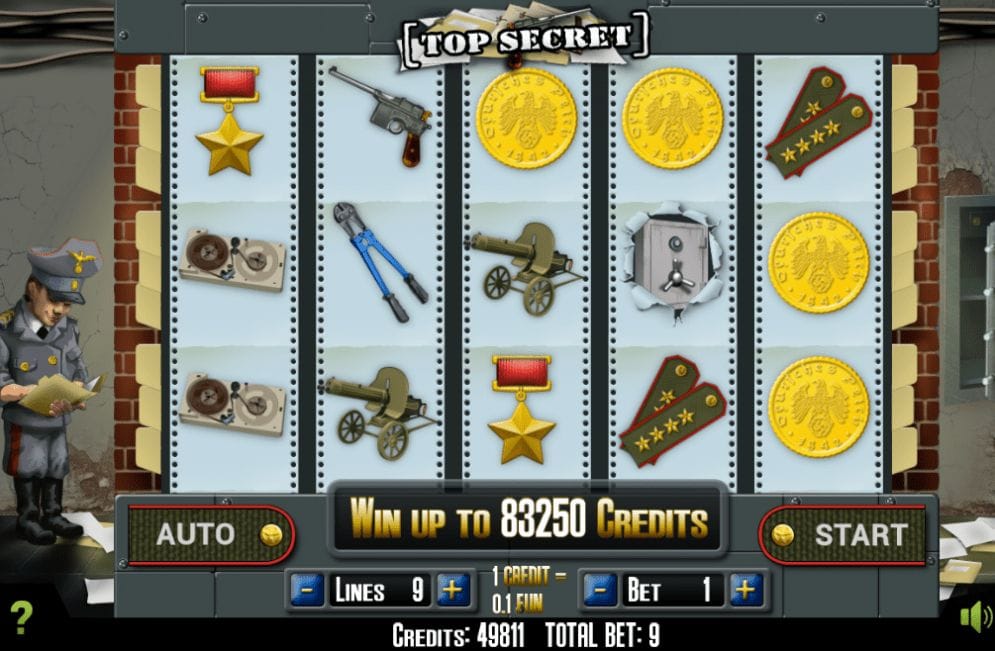Decrease the number of Lines

[x=307, y=590]
